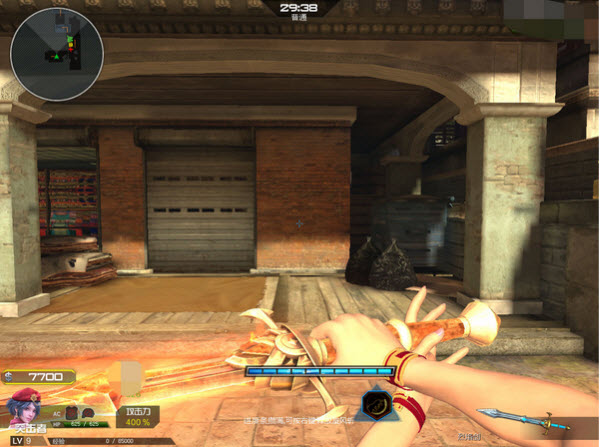The image size is (600, 447).
Task: Activate the triangular skill icon
Action: click(377, 403)
